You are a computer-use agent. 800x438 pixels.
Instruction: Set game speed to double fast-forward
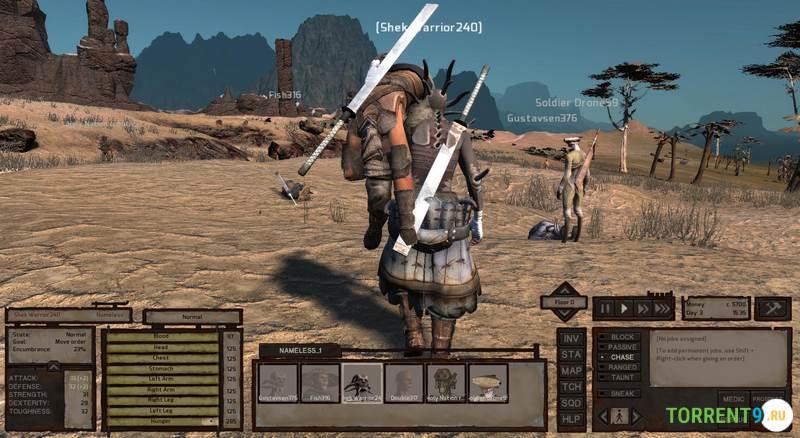642,309
